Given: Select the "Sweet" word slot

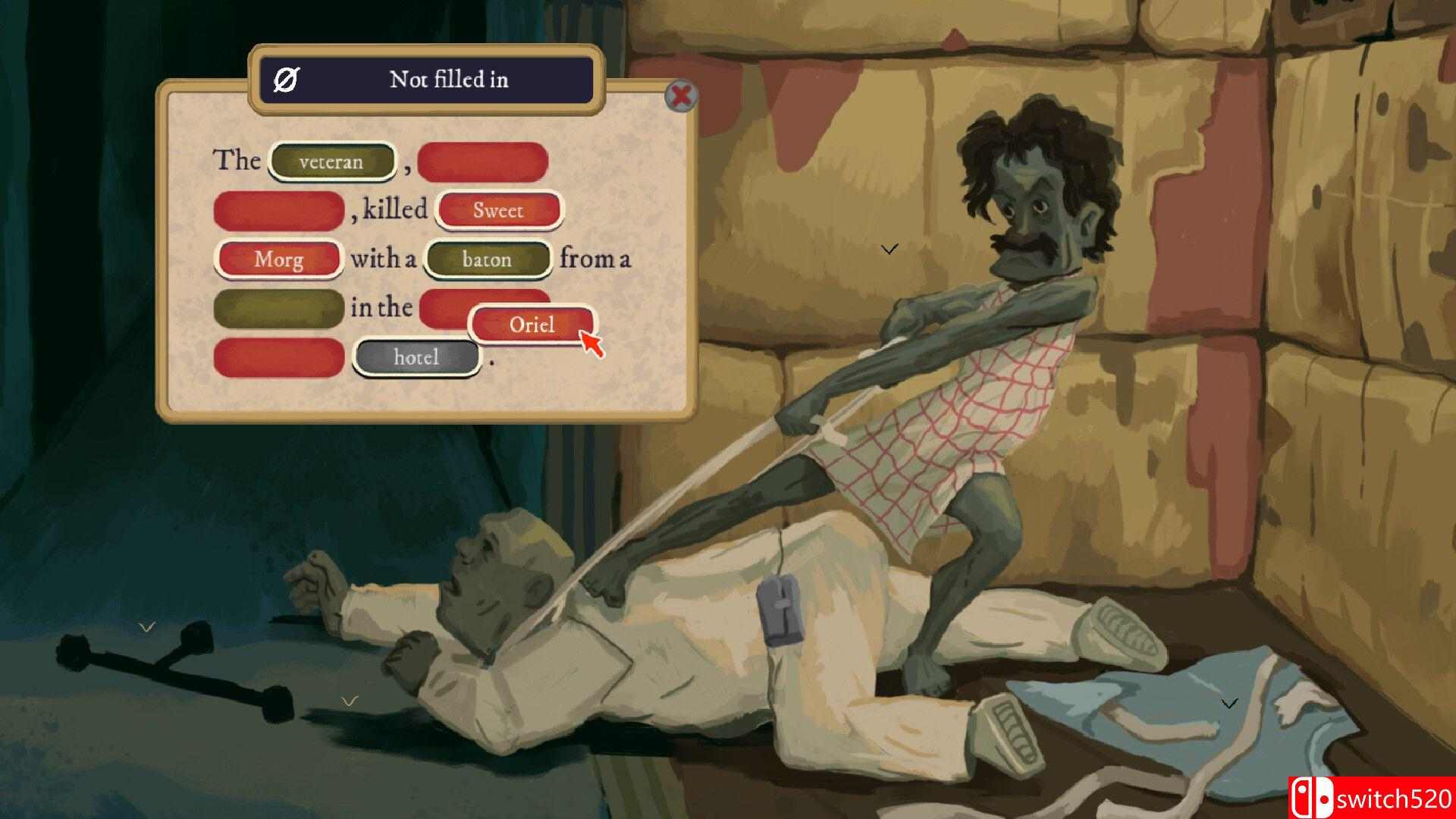Looking at the screenshot, I should 498,210.
